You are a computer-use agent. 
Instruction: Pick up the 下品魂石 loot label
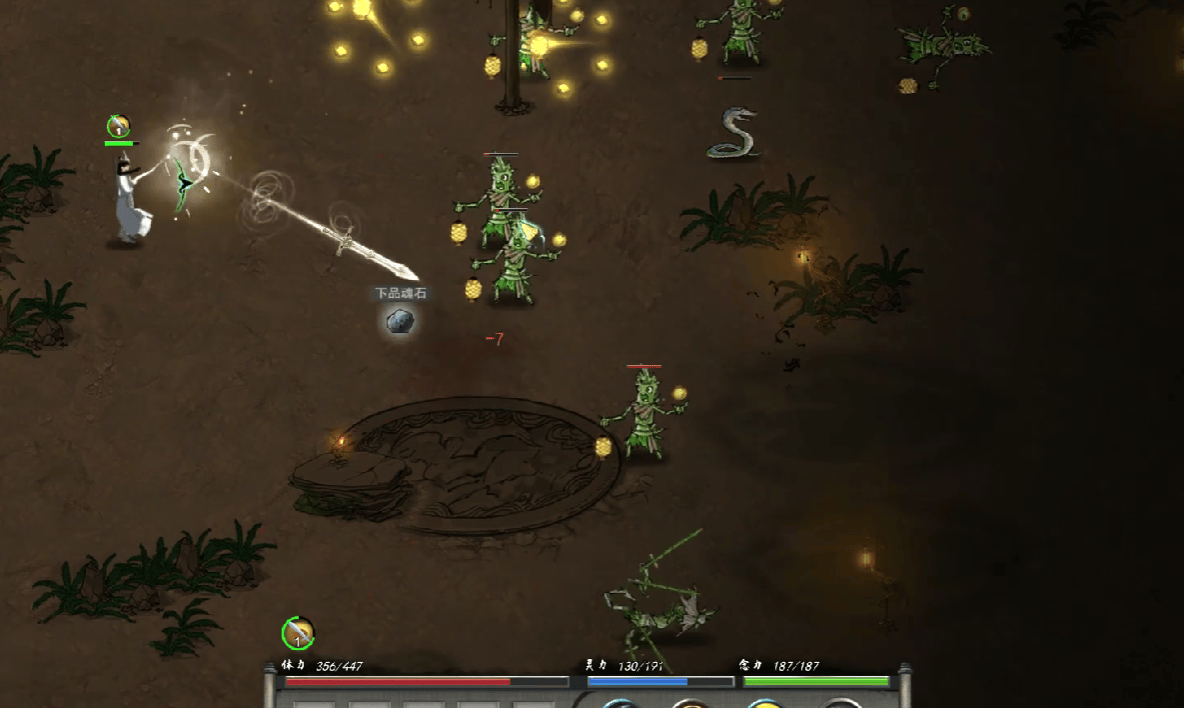click(400, 293)
